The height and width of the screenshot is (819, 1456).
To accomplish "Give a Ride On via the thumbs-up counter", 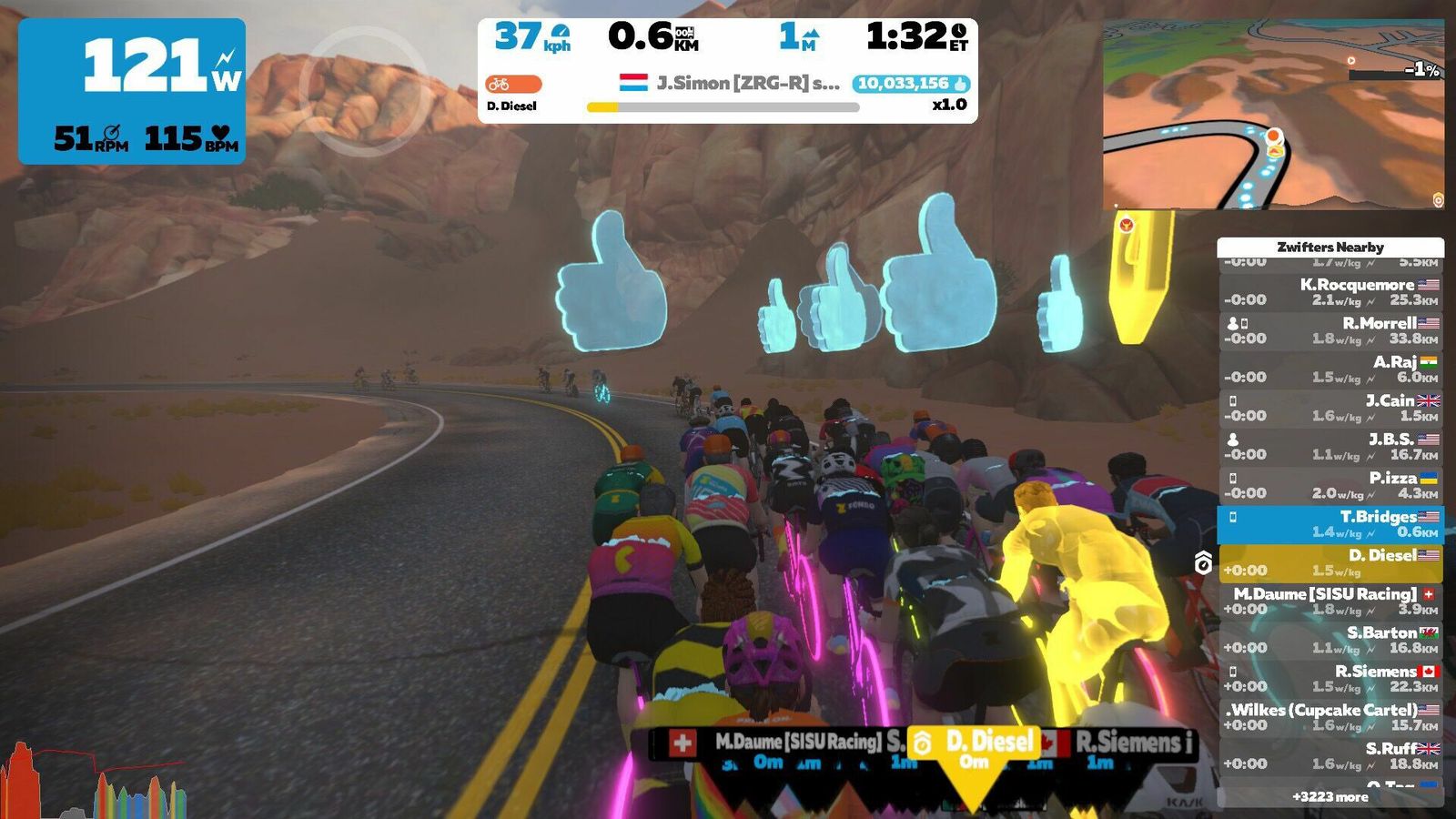I will point(912,84).
